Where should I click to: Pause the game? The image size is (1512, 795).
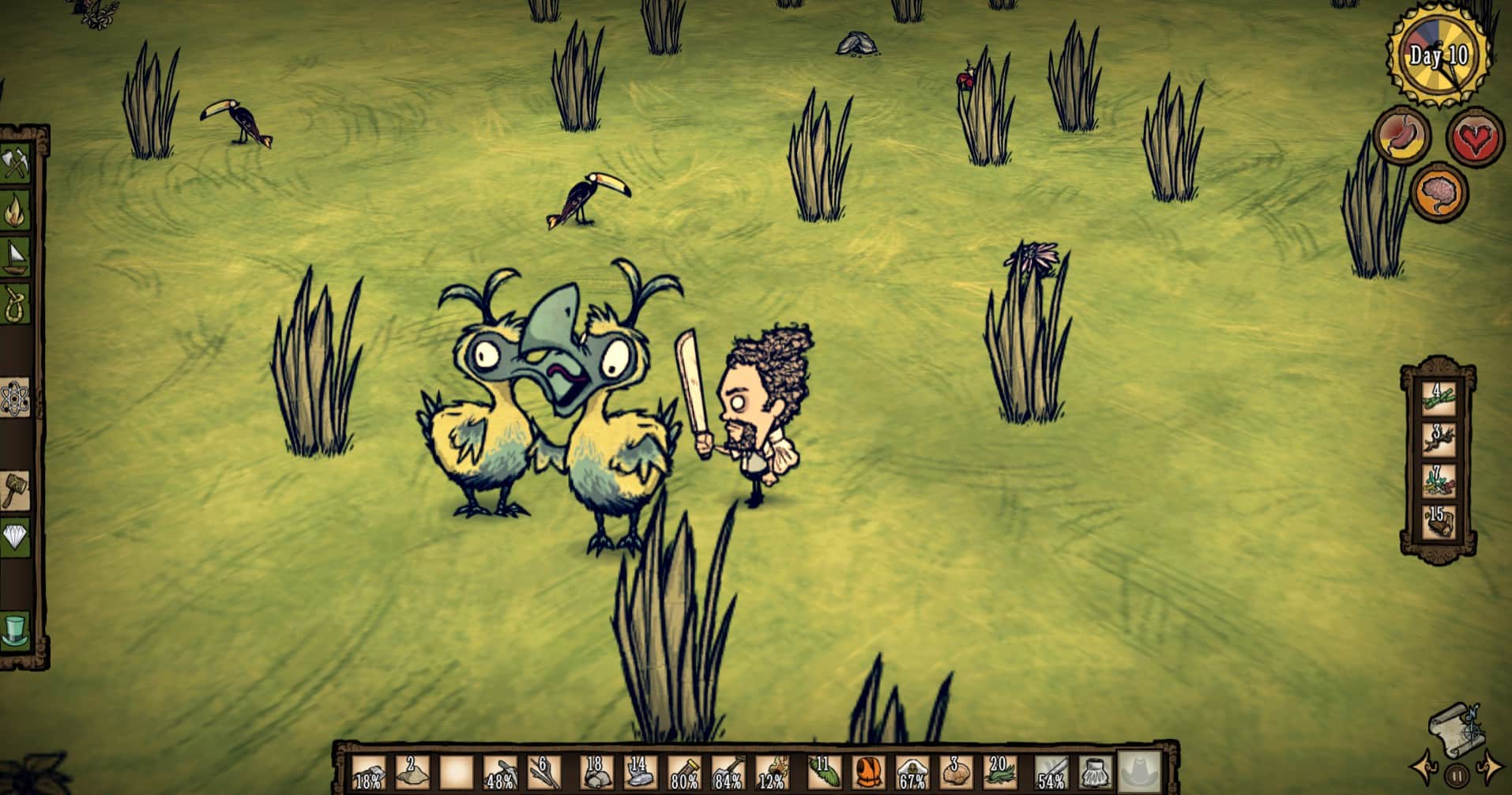1457,774
